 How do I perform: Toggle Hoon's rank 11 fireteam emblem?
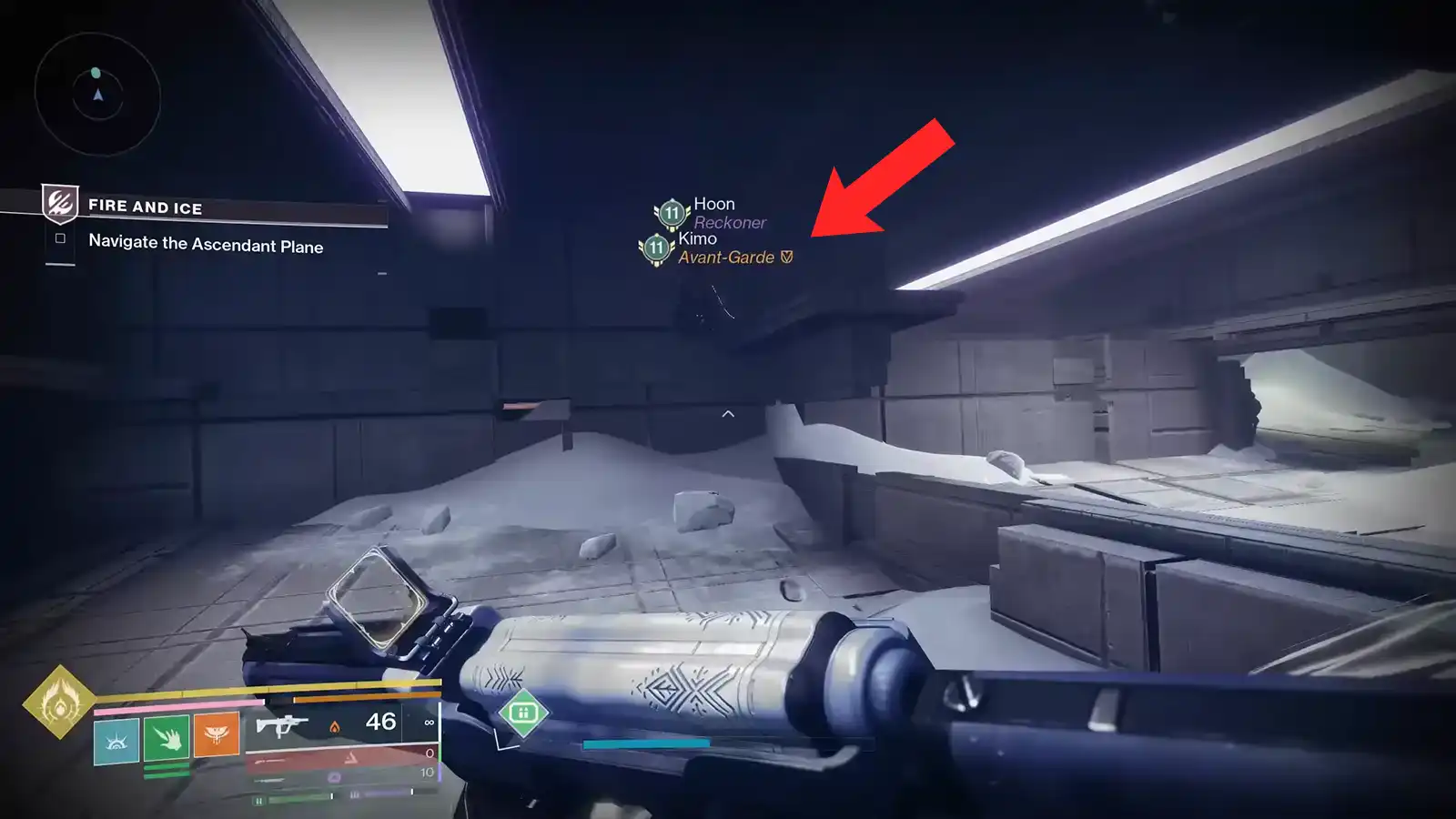[x=670, y=211]
